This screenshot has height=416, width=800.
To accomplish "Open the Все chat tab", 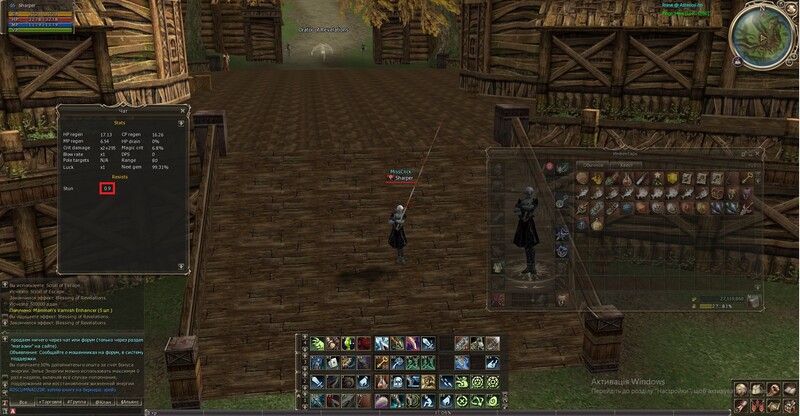I will click(20, 400).
